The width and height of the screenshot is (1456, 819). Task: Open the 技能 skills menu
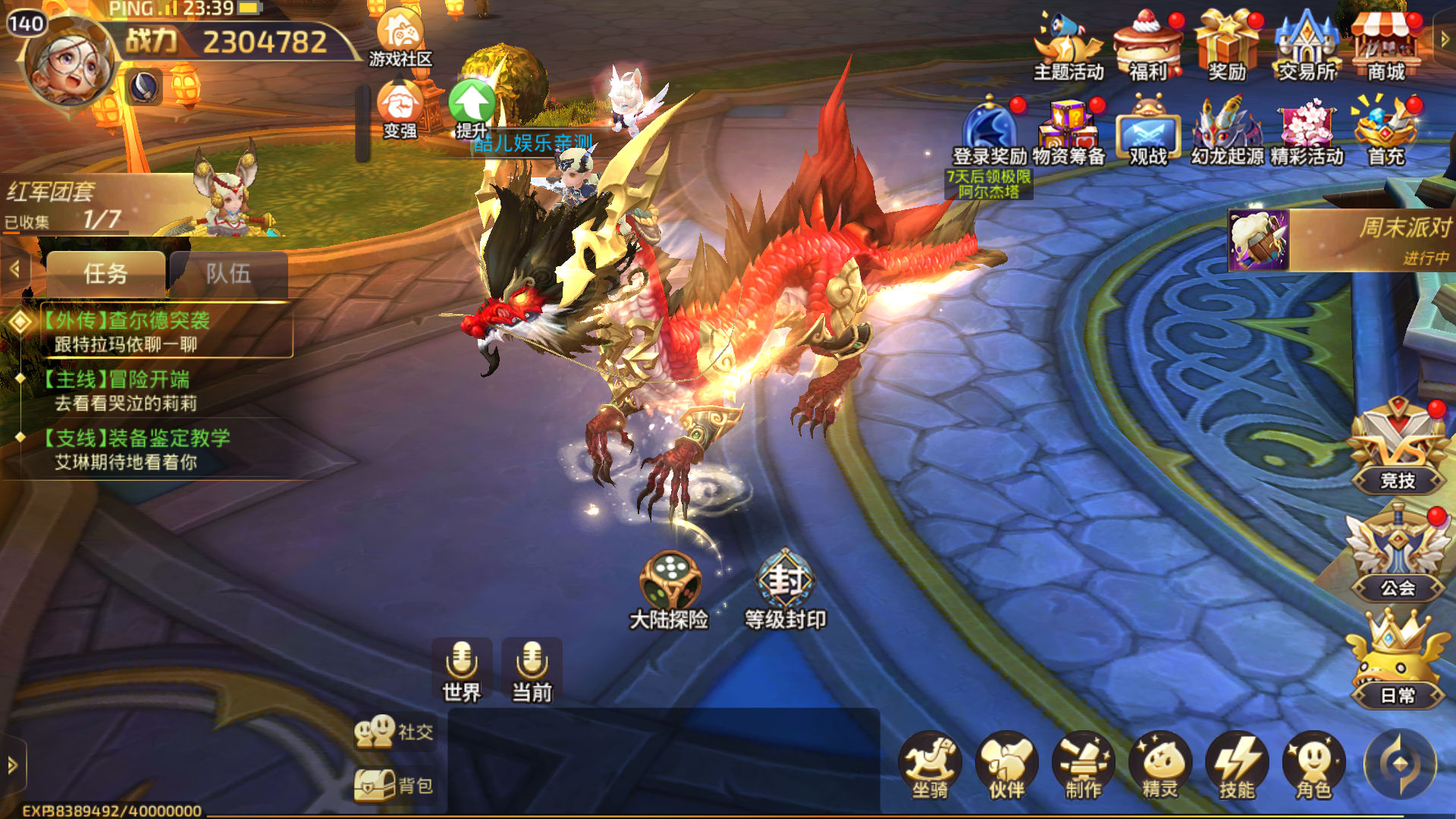(1237, 766)
